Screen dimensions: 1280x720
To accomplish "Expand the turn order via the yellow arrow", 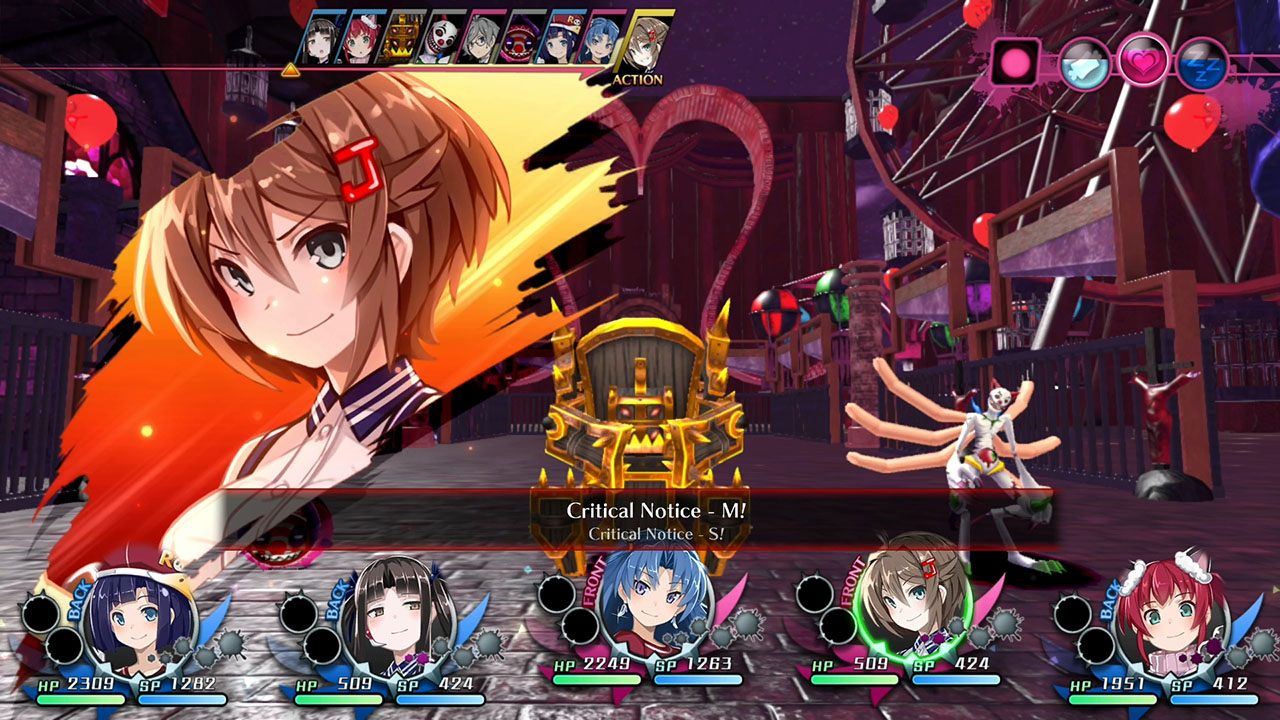I will tap(291, 69).
